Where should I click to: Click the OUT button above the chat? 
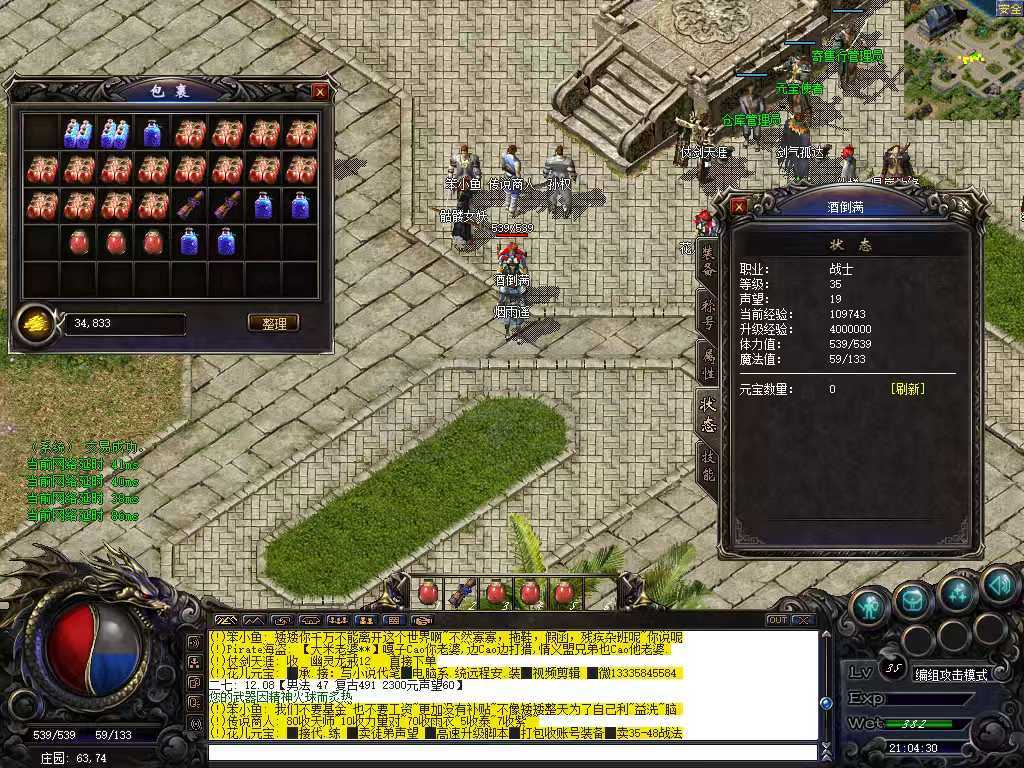[777, 620]
